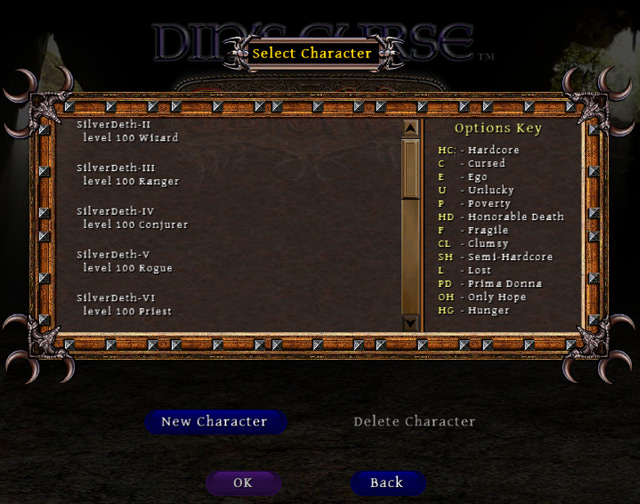
Task: Choose the SilverDeth-III Ranger character
Action: click(128, 174)
